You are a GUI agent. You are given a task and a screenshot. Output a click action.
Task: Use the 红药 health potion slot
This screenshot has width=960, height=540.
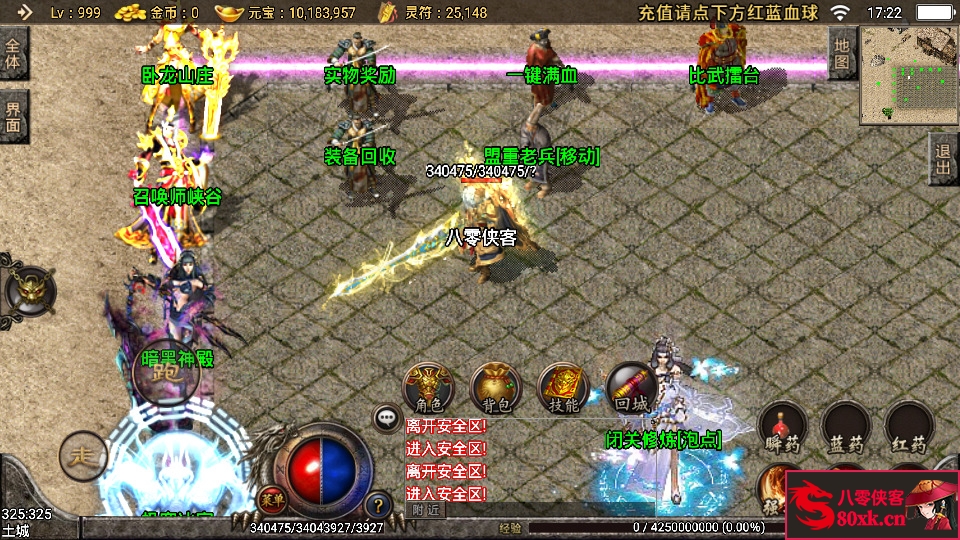(910, 427)
